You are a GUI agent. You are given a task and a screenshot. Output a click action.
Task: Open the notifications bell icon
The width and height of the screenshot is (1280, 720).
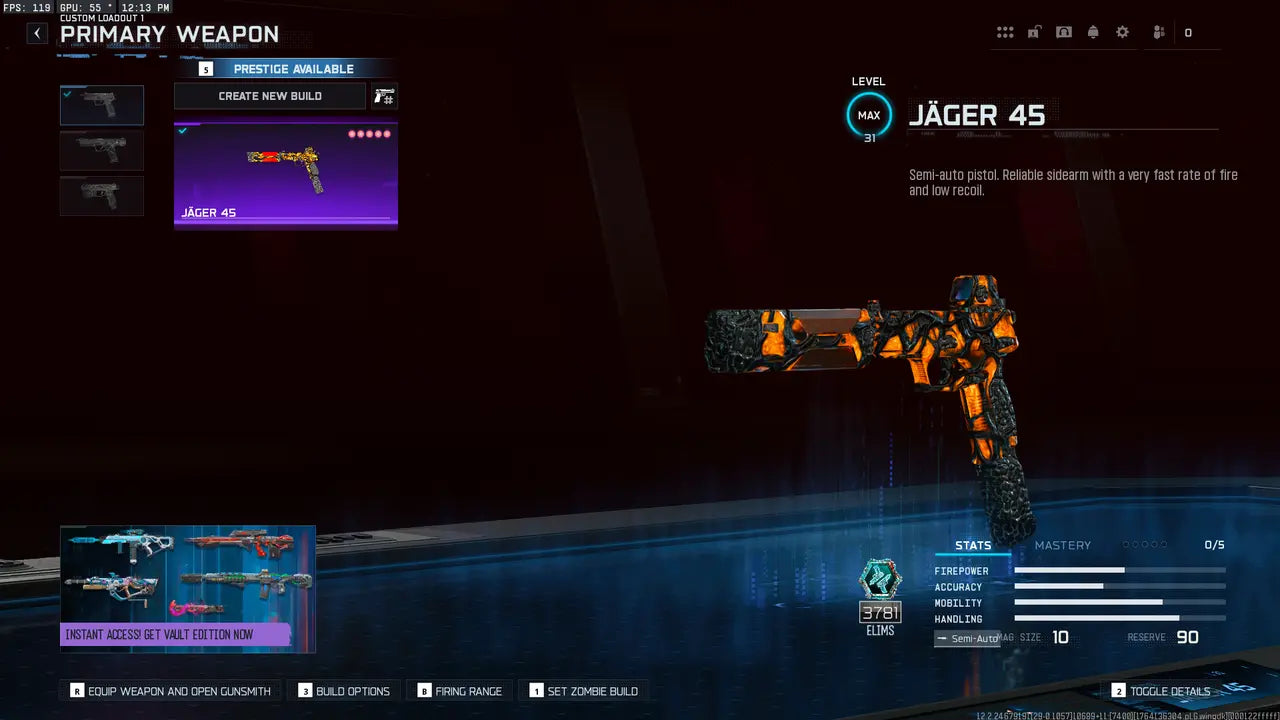coord(1093,31)
